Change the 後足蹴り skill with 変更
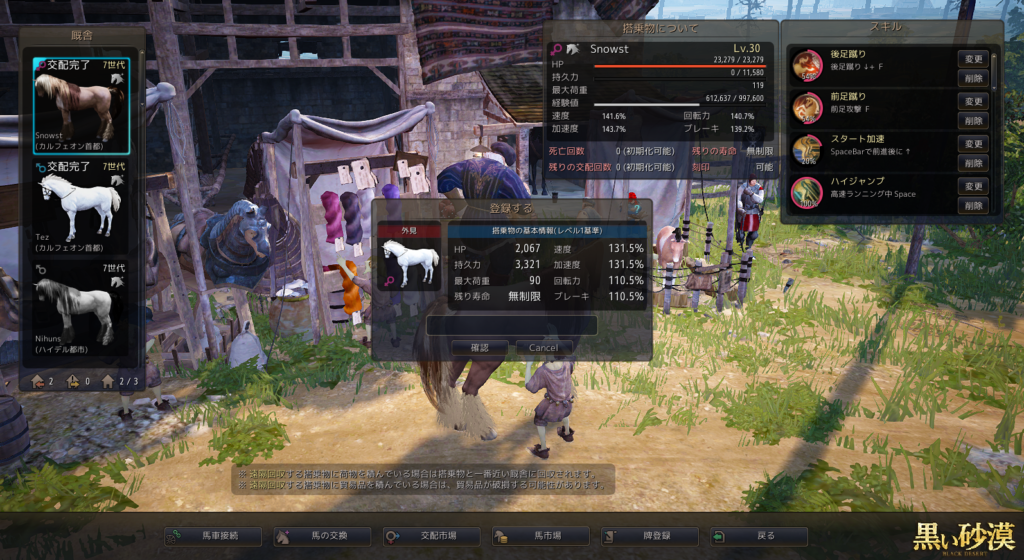The height and width of the screenshot is (560, 1024). (972, 59)
